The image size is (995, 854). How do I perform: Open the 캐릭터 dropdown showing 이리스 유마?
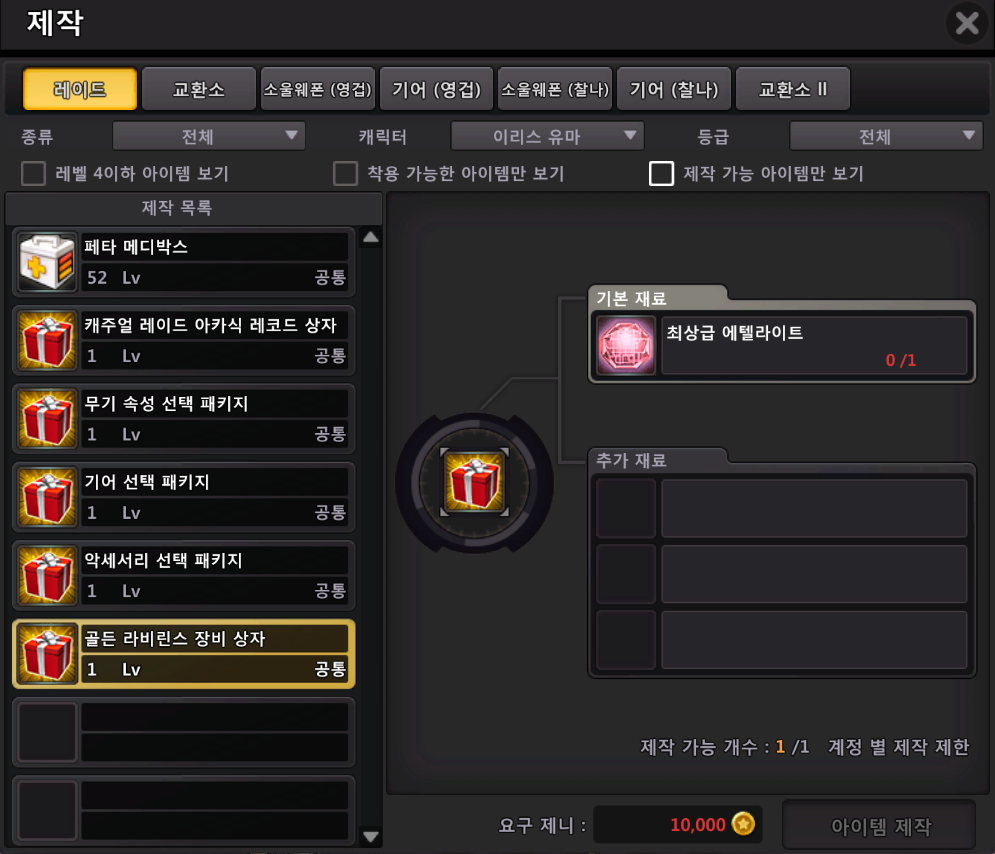click(x=547, y=136)
